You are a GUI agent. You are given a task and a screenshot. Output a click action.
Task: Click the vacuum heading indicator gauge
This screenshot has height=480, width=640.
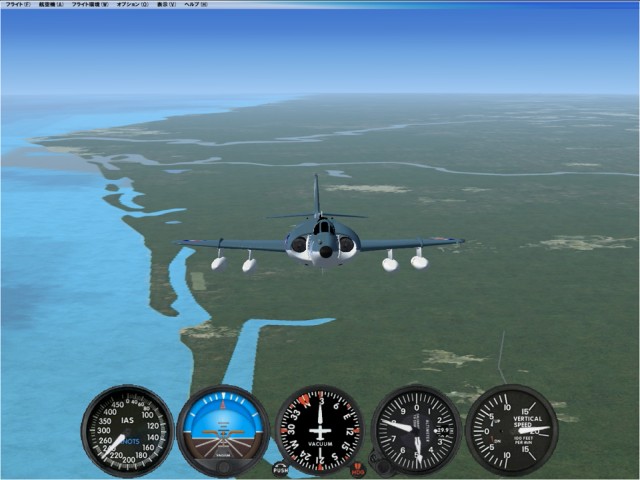(x=320, y=430)
